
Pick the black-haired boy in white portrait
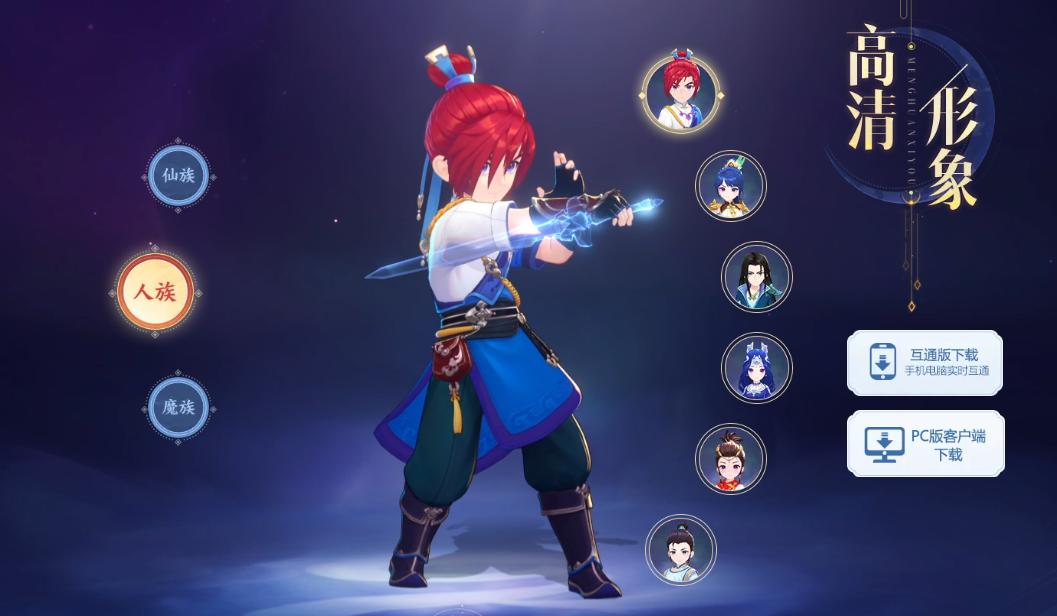pyautogui.click(x=681, y=550)
